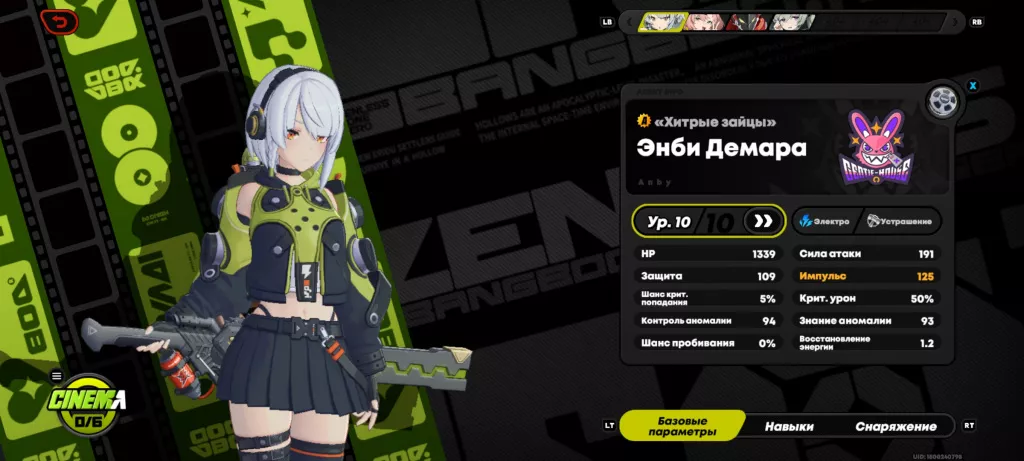
Task: Select the white-haired Anby portrait
Action: 661,22
